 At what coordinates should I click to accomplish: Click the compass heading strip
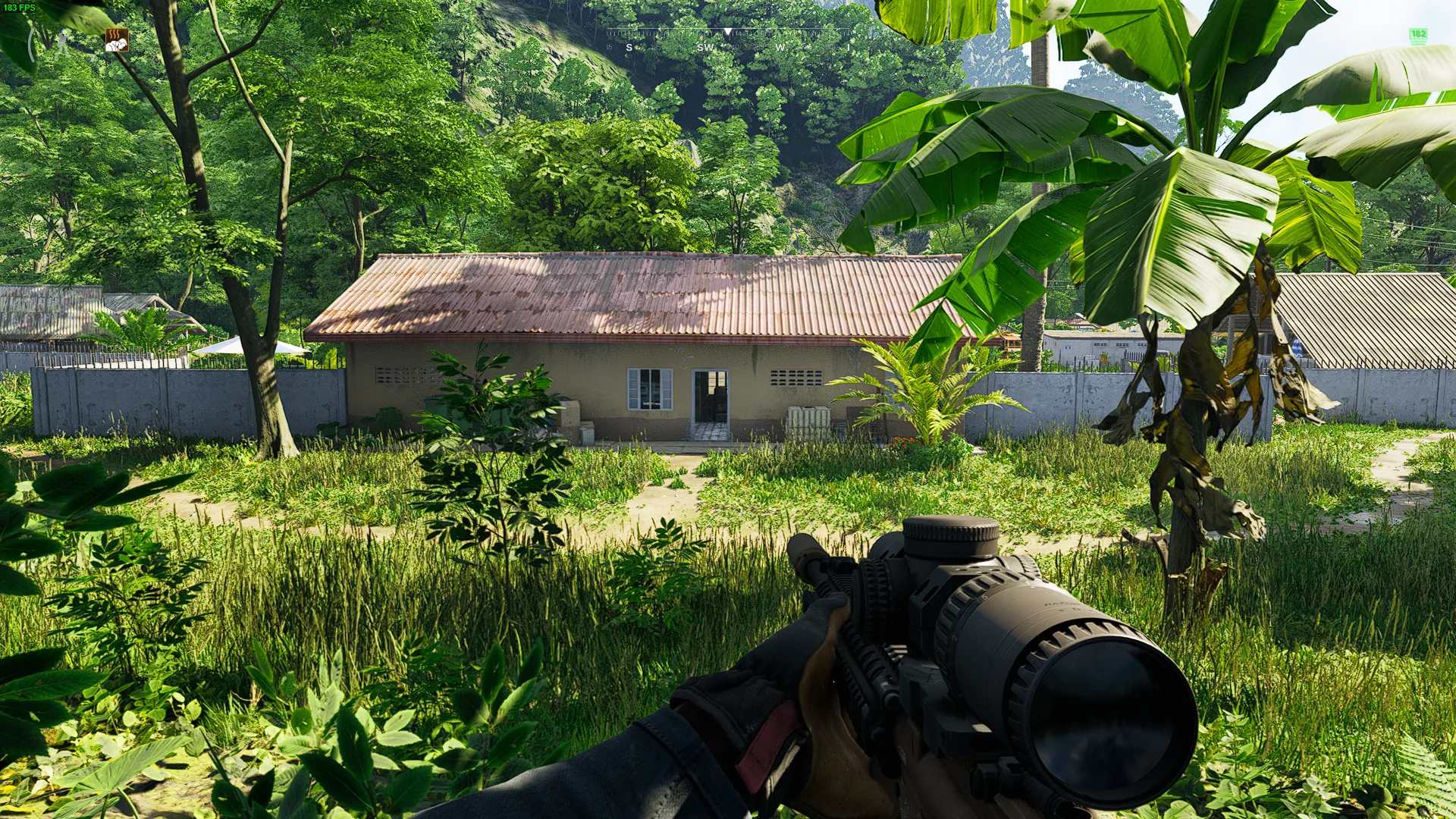[x=726, y=39]
